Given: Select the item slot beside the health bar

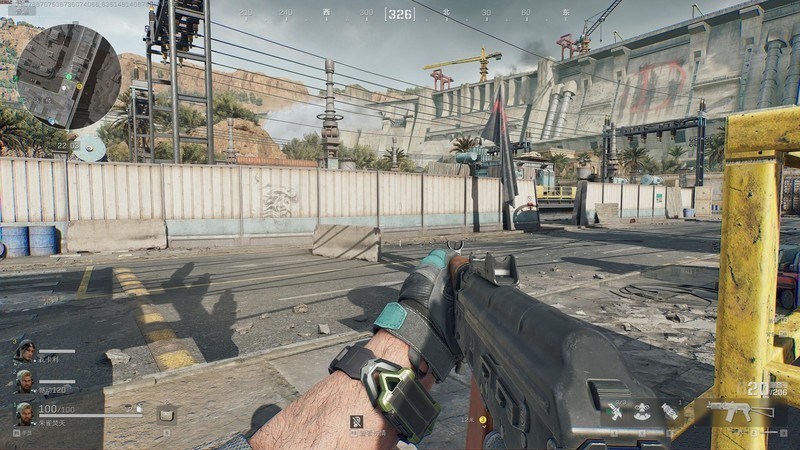Looking at the screenshot, I should [166, 413].
